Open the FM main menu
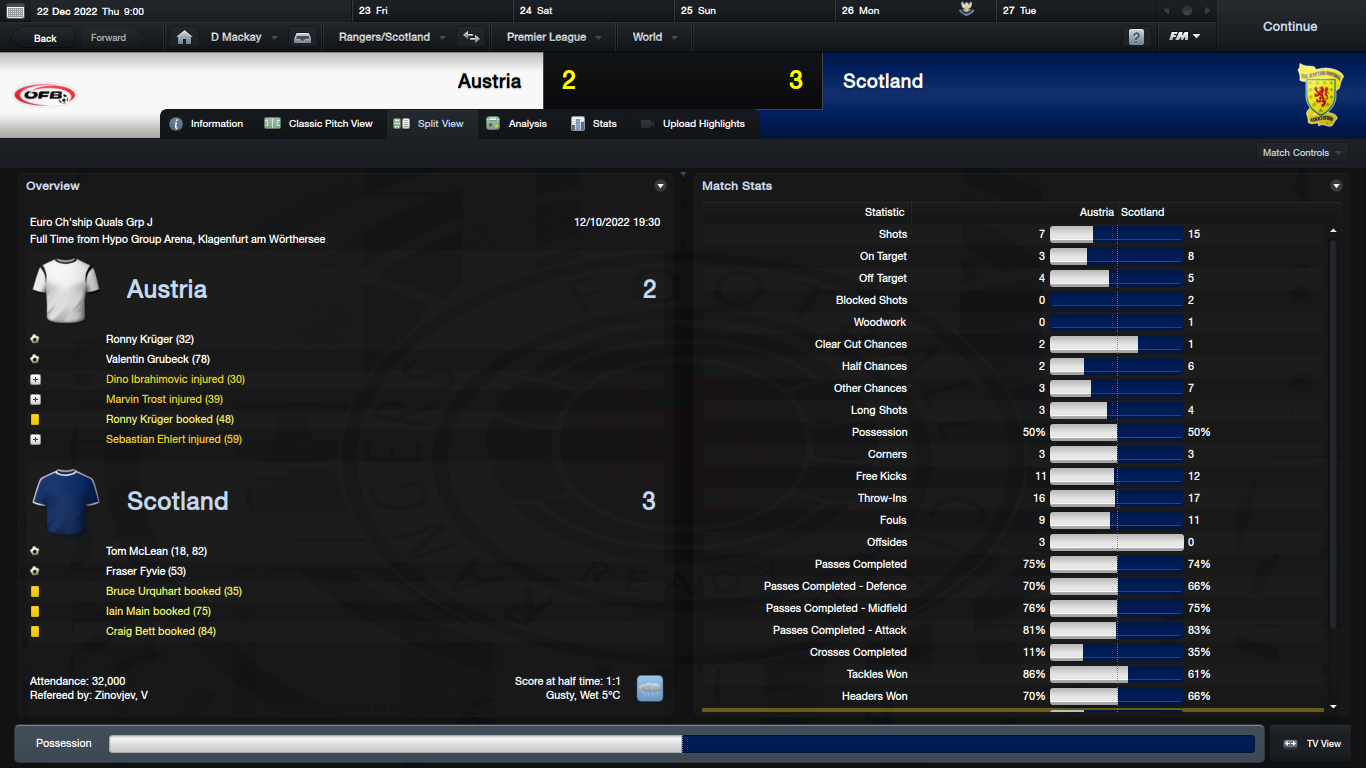Viewport: 1366px width, 768px height. 1185,38
